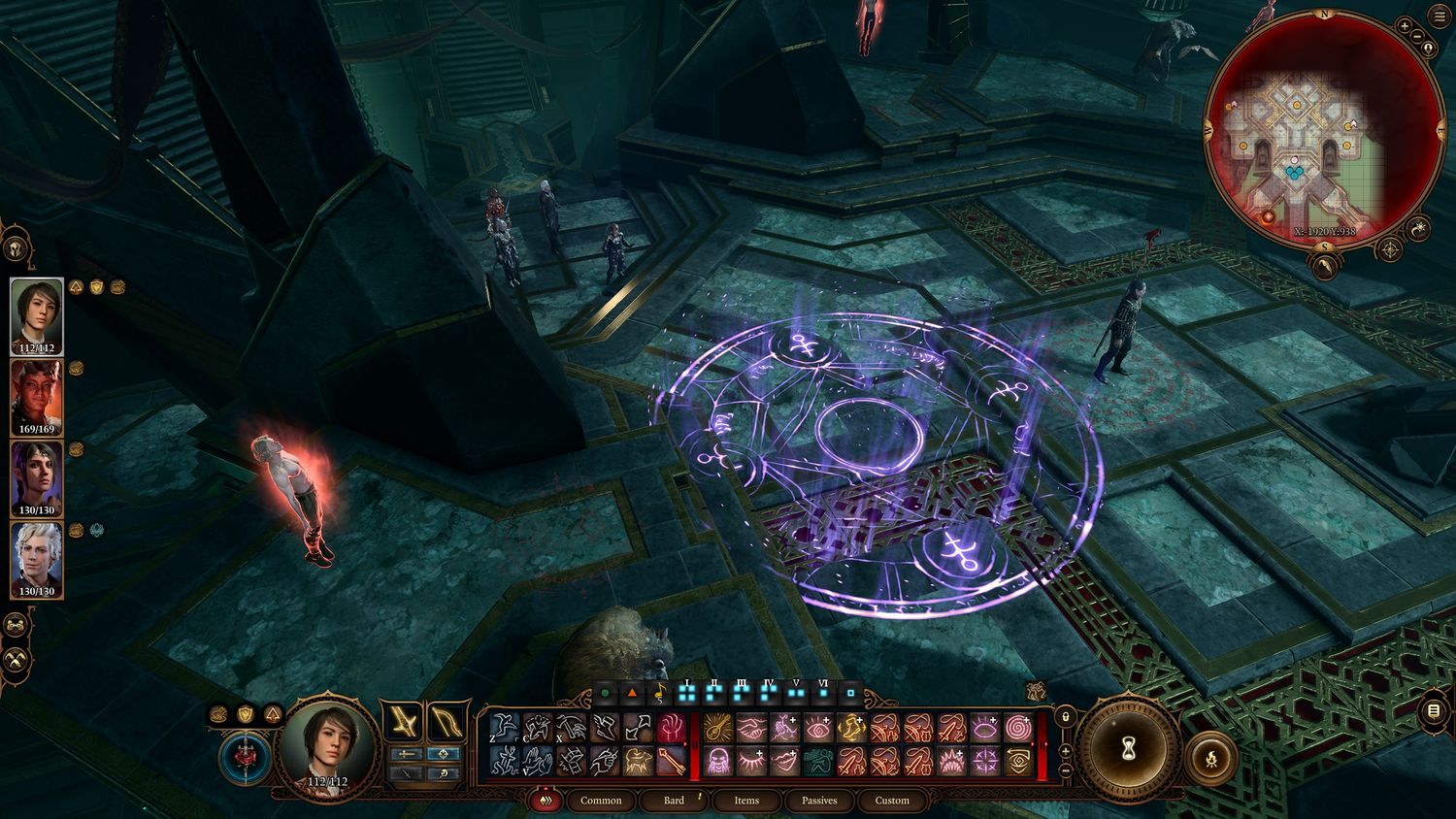The image size is (1456, 819).
Task: Equip the melee weapon set icon
Action: click(403, 723)
